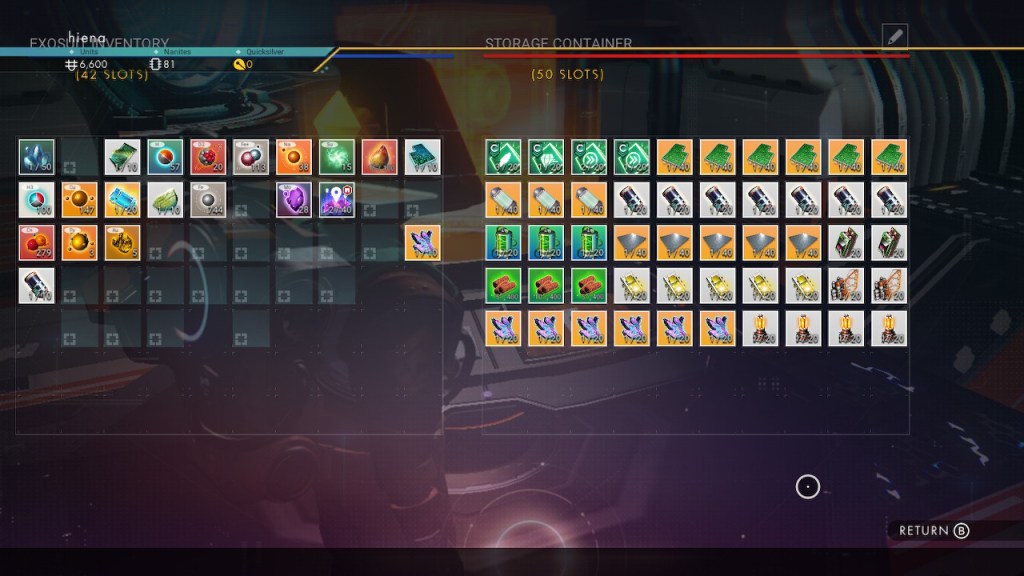
Task: Choose the green sparkle stack of 15
Action: [337, 156]
